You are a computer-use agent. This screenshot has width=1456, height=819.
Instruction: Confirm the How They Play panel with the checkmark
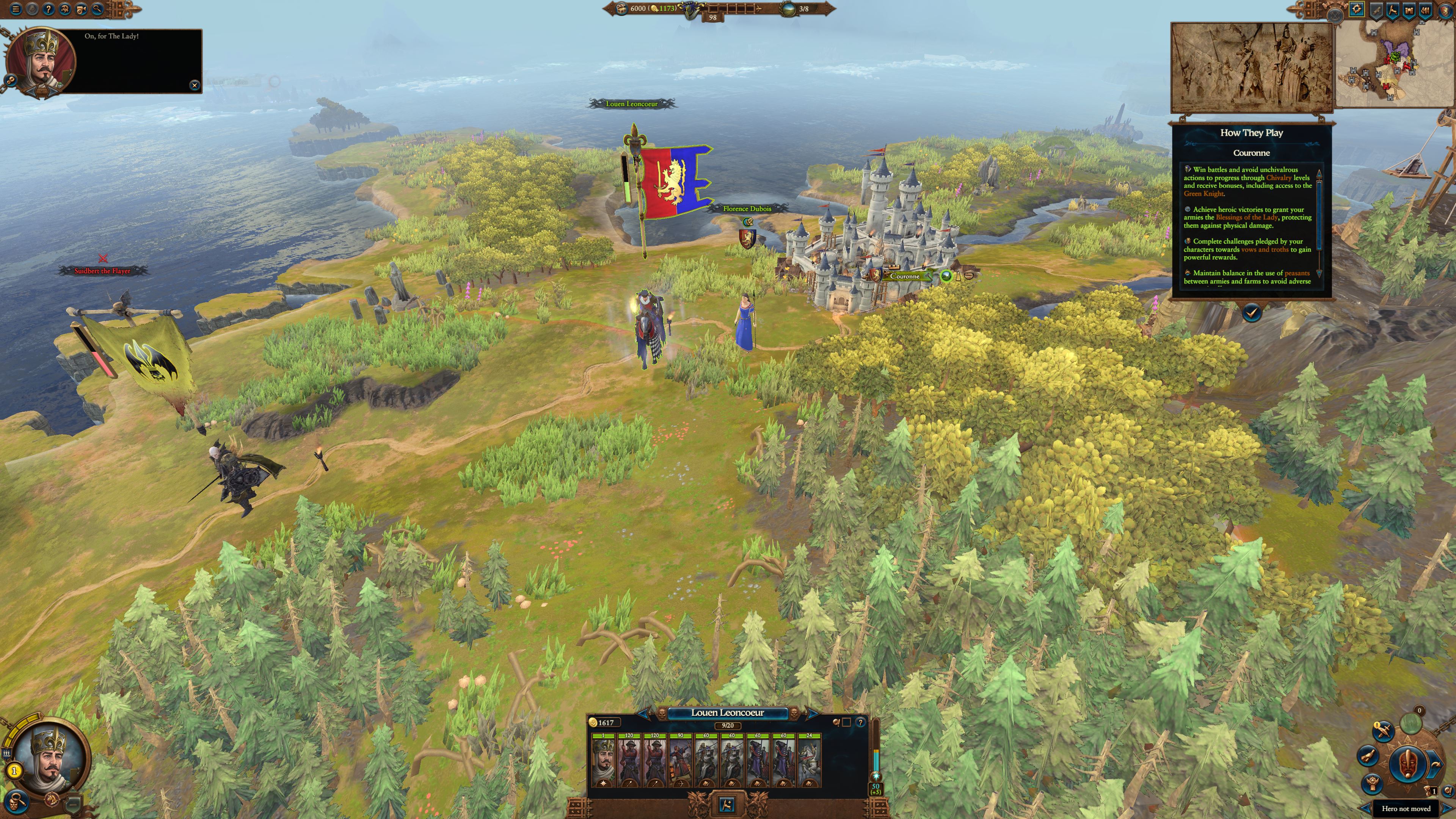[1251, 312]
